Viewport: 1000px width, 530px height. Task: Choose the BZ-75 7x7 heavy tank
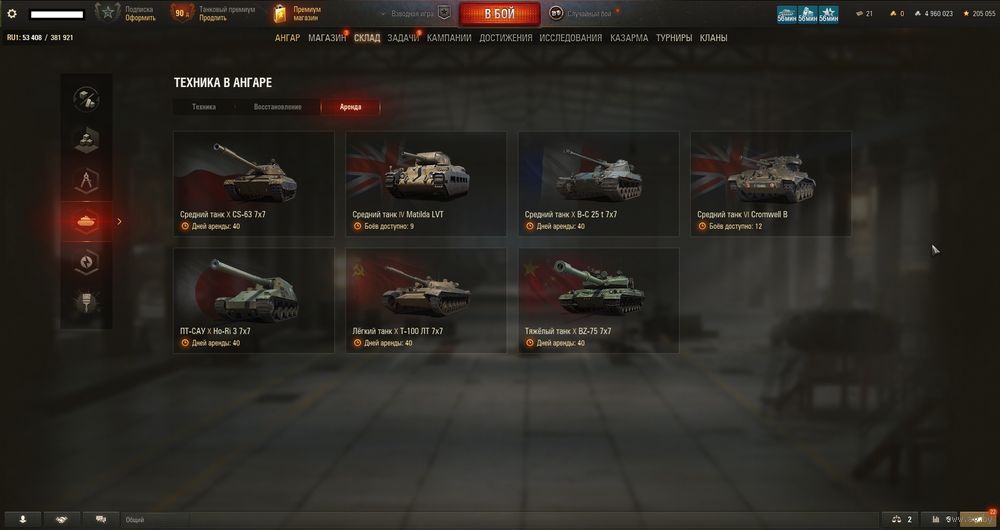598,300
